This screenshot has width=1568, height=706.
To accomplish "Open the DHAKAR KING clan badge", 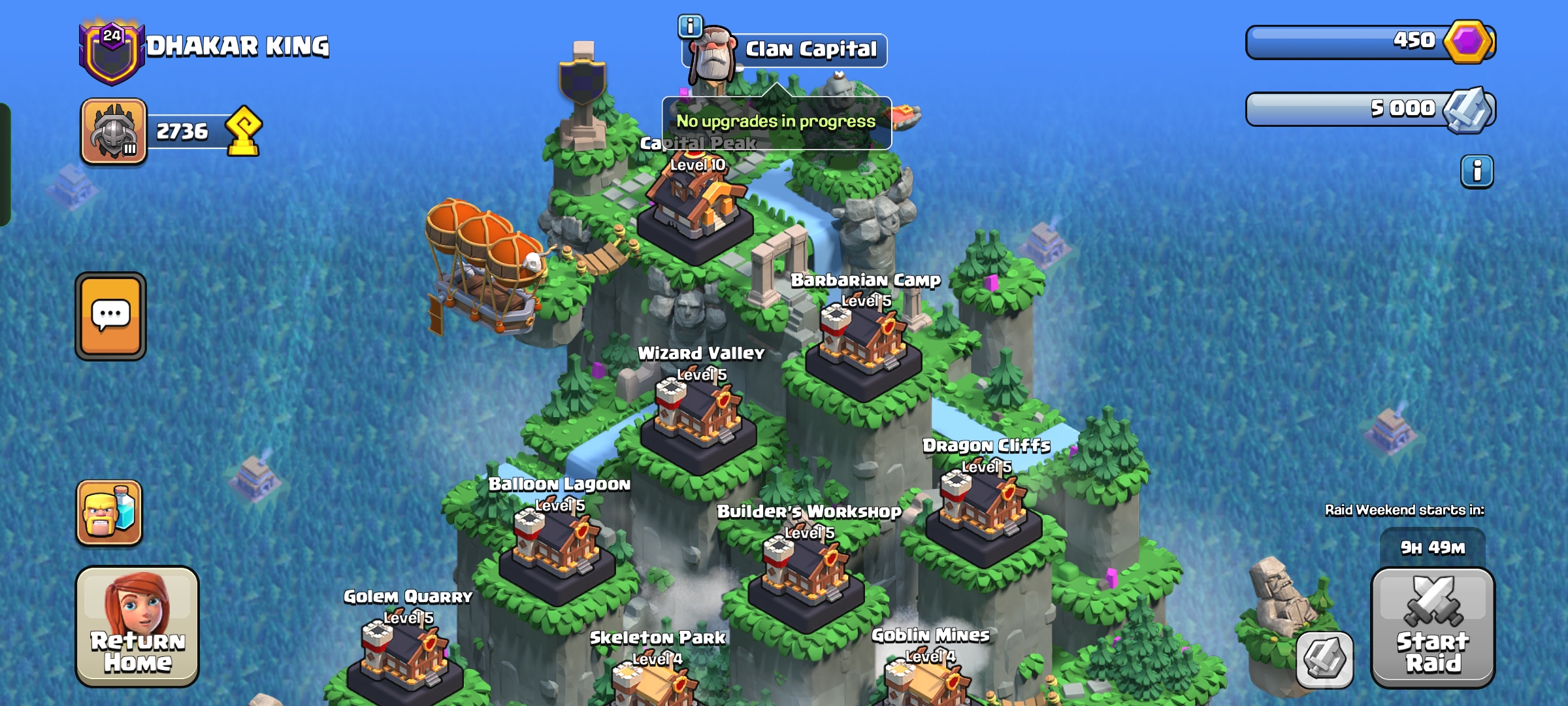I will click(x=112, y=52).
